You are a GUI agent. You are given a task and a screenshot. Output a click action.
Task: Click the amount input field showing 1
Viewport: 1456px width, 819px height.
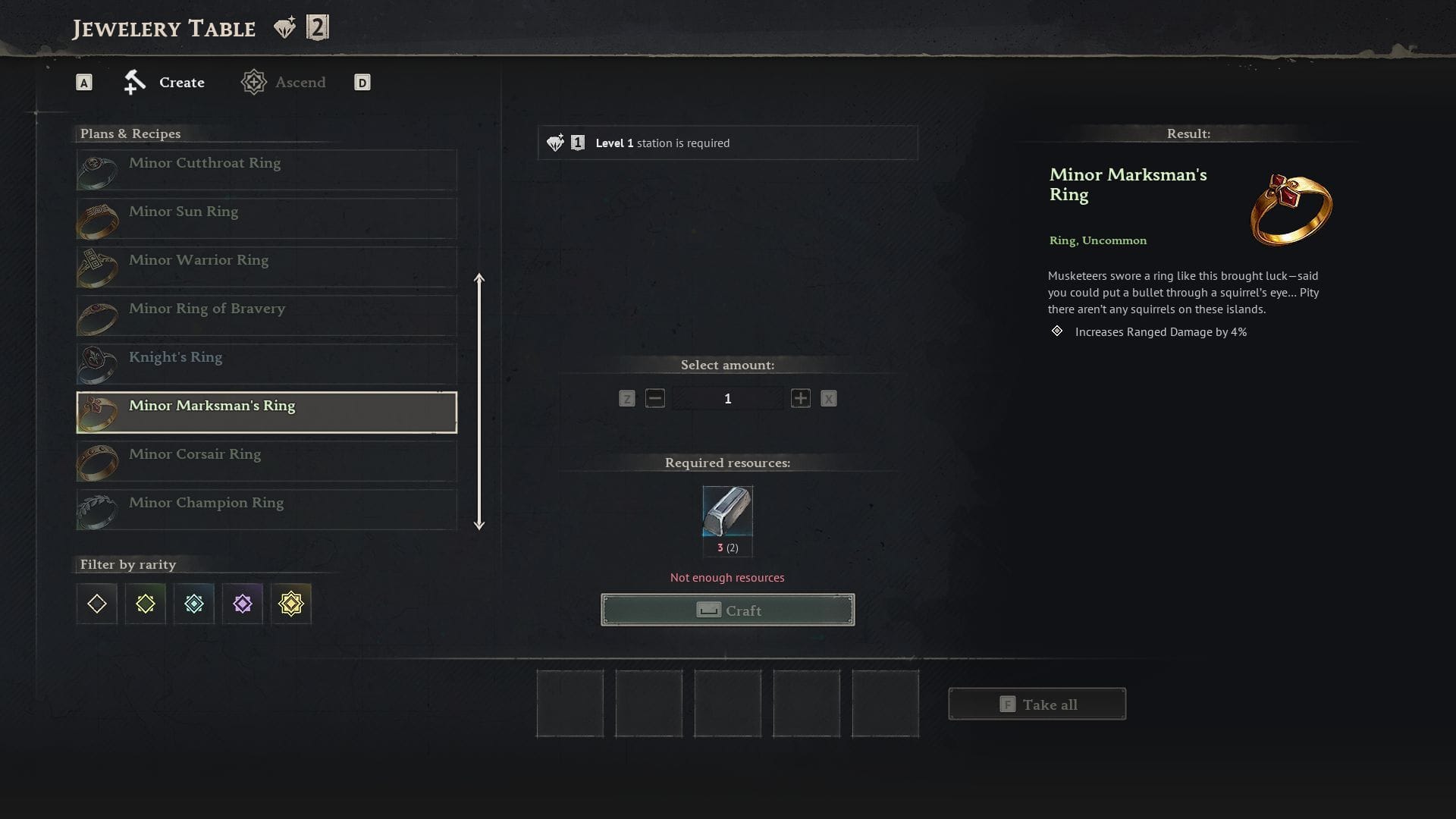[727, 397]
